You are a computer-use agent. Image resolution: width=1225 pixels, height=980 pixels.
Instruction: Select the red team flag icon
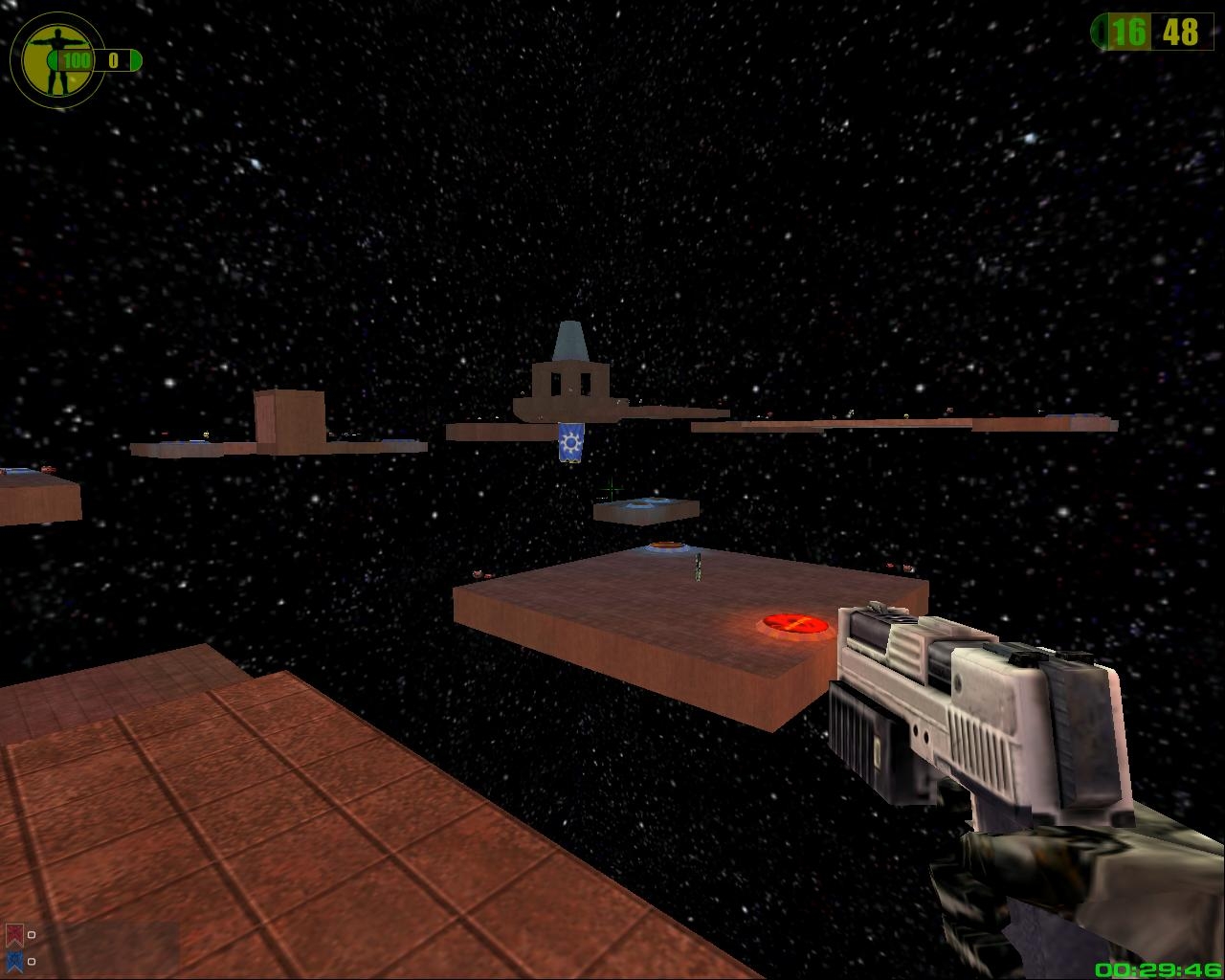tap(14, 934)
